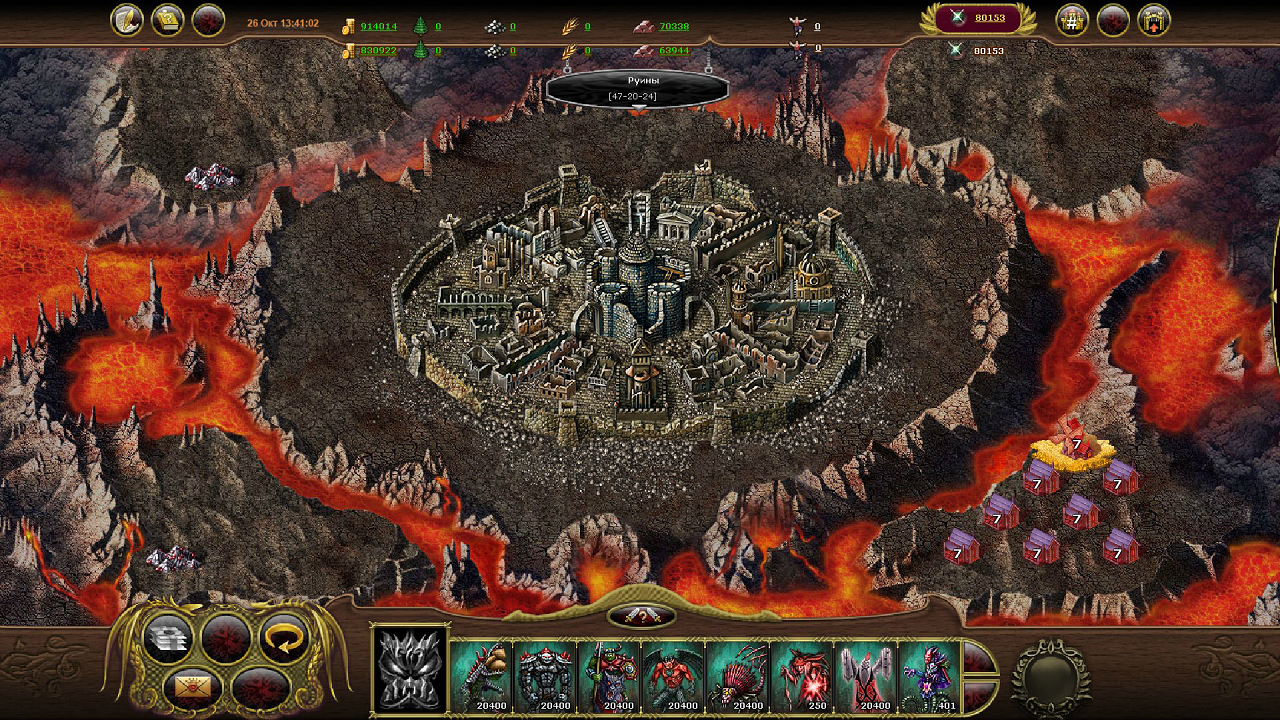Click the golden curved arrow button
Screen dimensions: 1280x720
pyautogui.click(x=284, y=638)
